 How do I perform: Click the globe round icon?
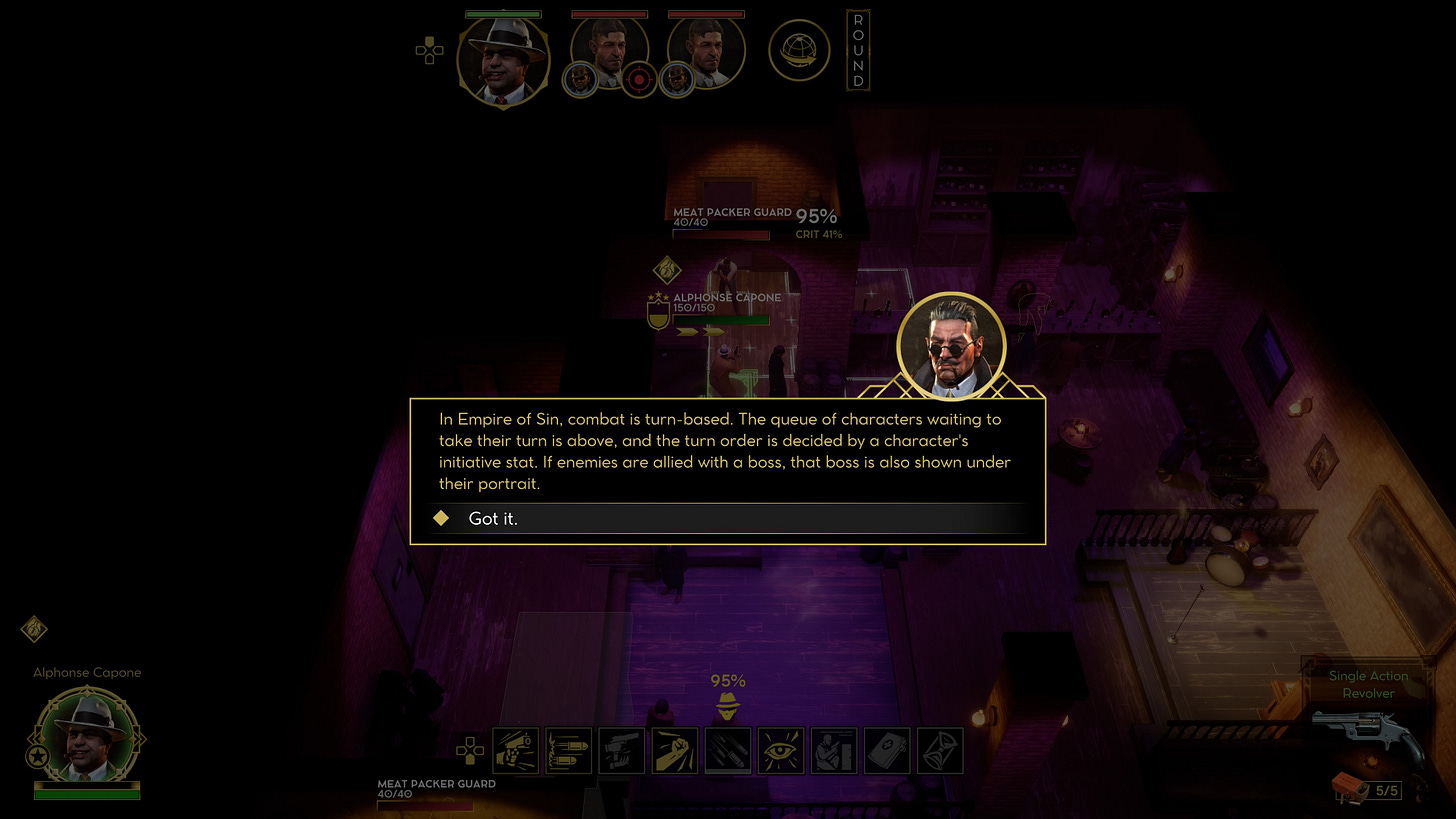coord(799,50)
